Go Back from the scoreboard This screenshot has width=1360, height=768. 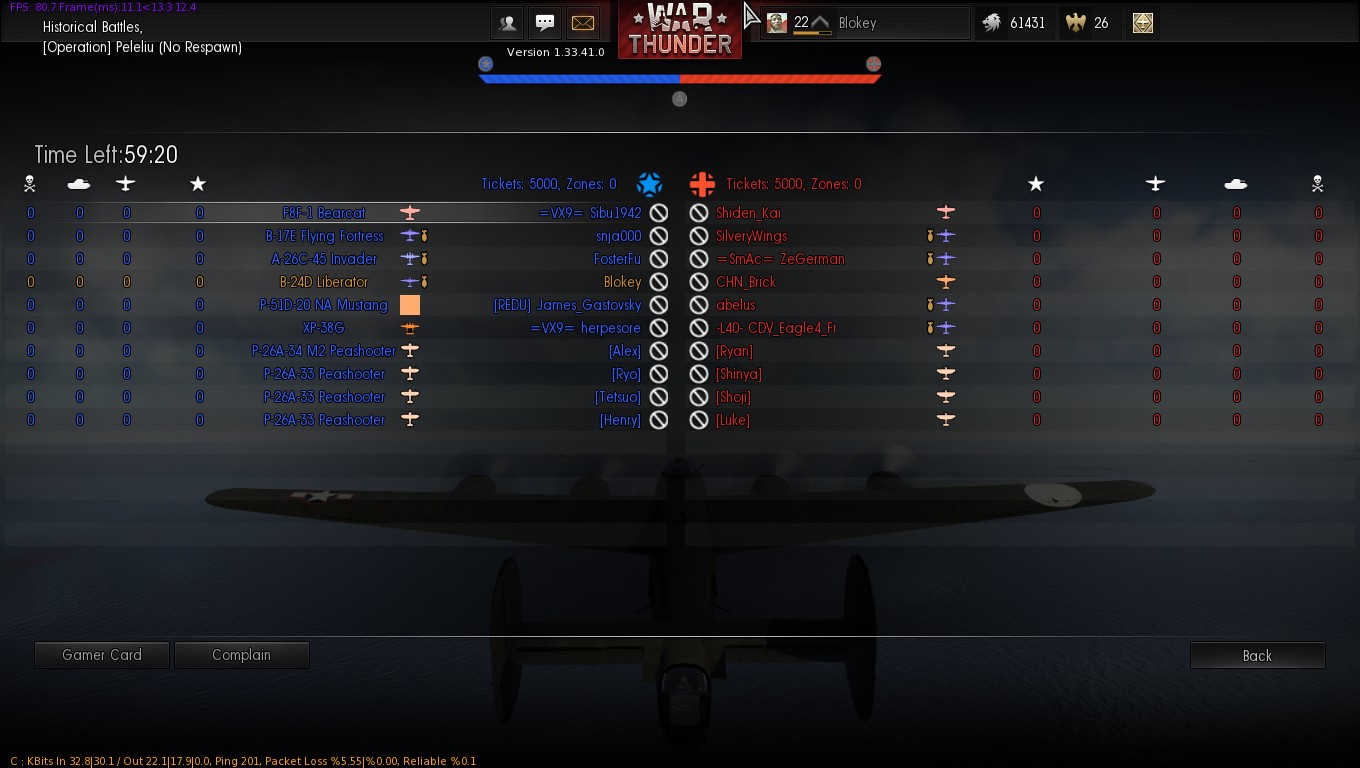pyautogui.click(x=1257, y=656)
